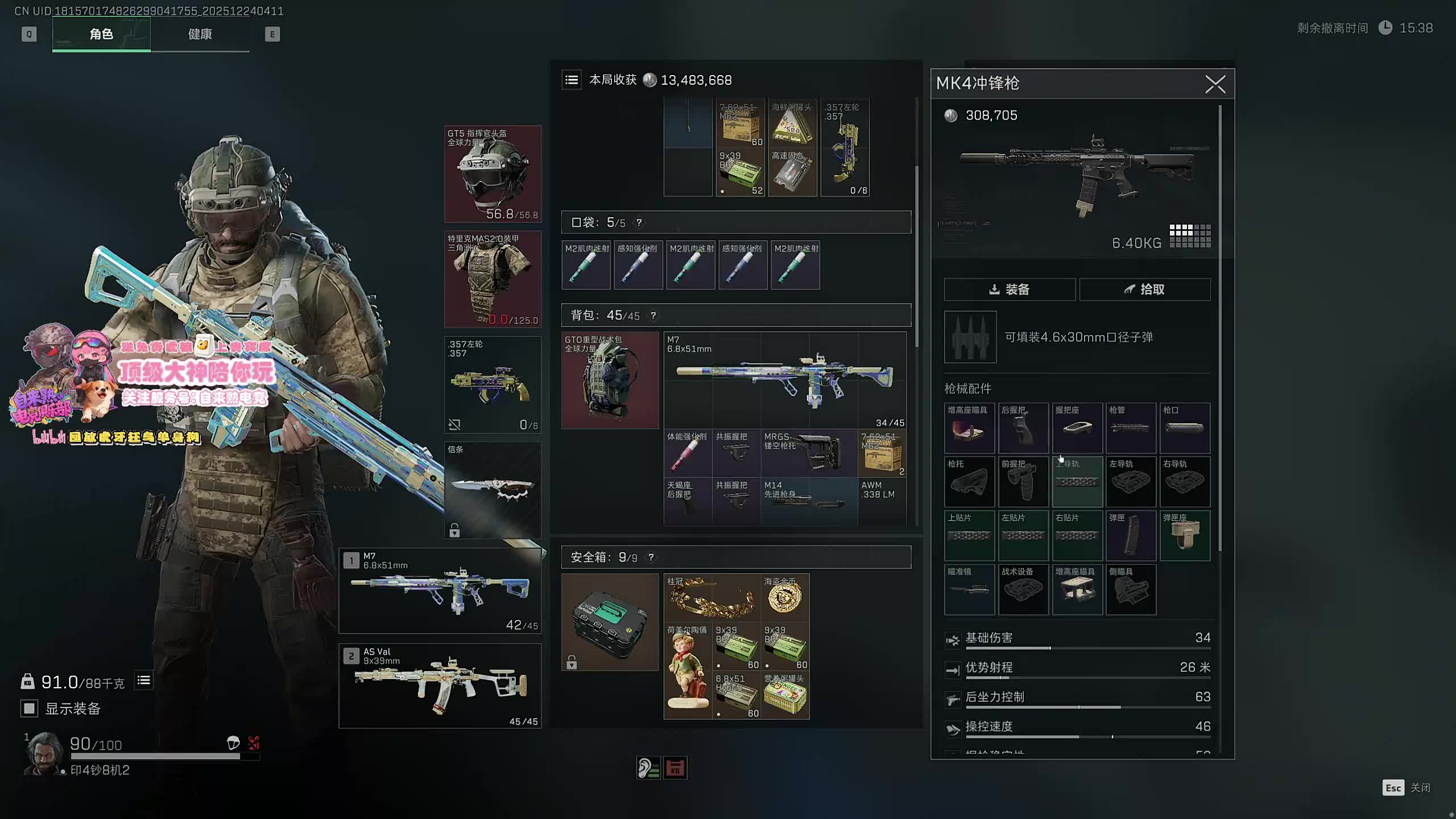Image resolution: width=1456 pixels, height=819 pixels.
Task: Select the 桂冠 laurel item in the safe box
Action: coord(712,597)
